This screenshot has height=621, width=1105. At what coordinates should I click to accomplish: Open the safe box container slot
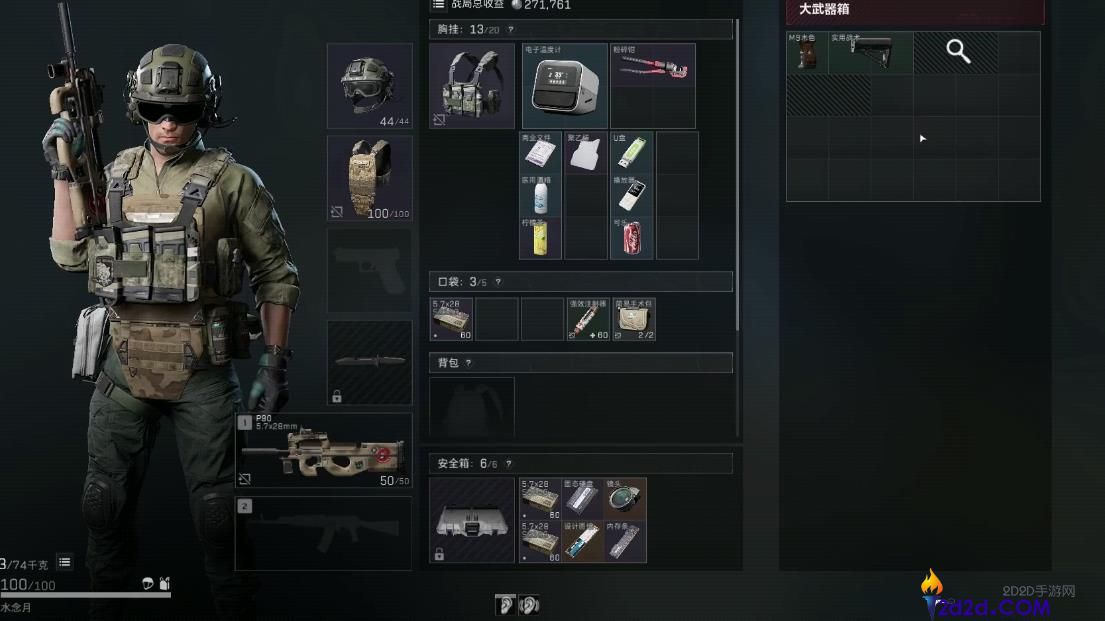pyautogui.click(x=471, y=519)
